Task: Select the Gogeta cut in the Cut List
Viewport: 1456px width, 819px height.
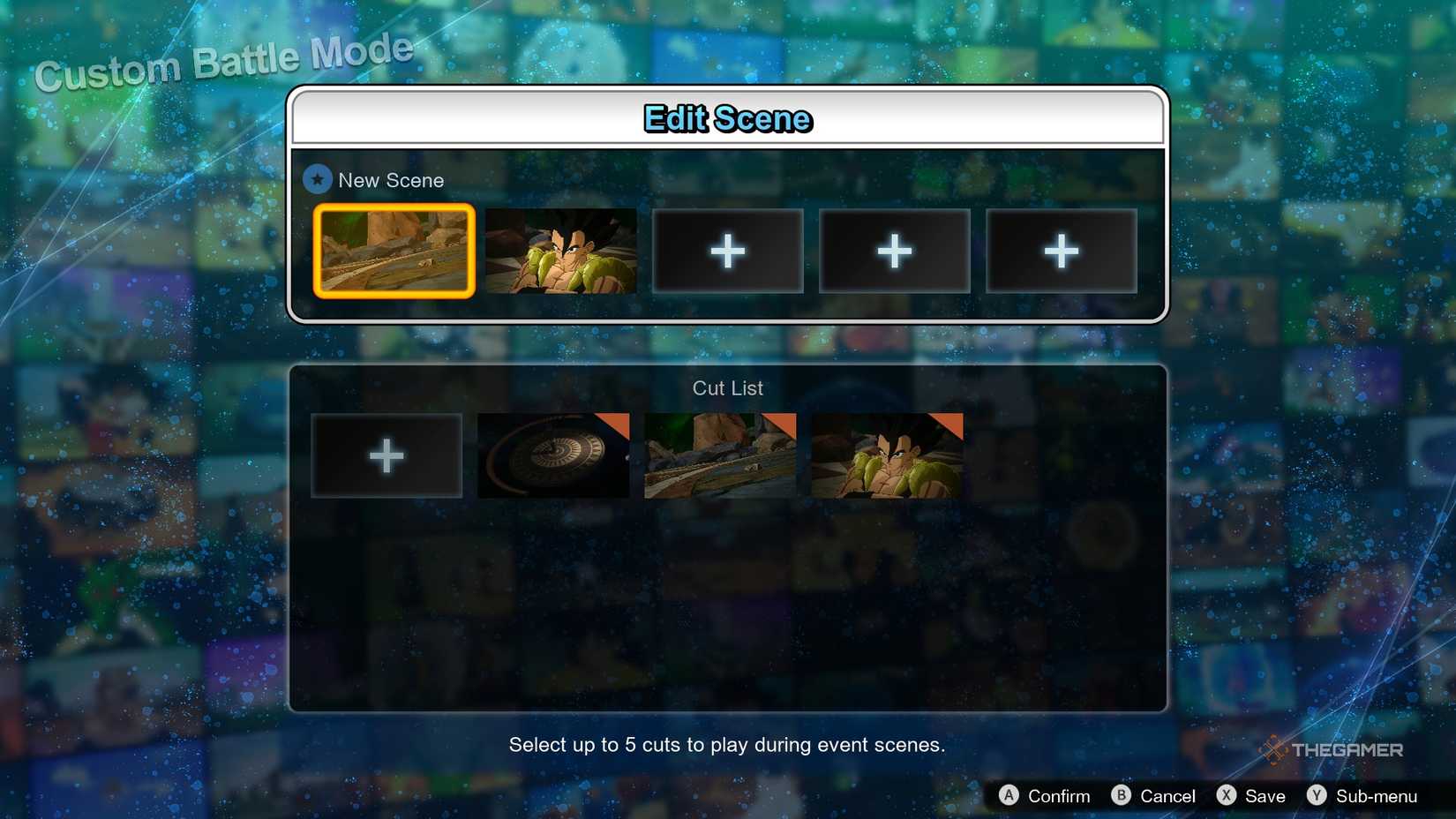Action: coord(885,455)
